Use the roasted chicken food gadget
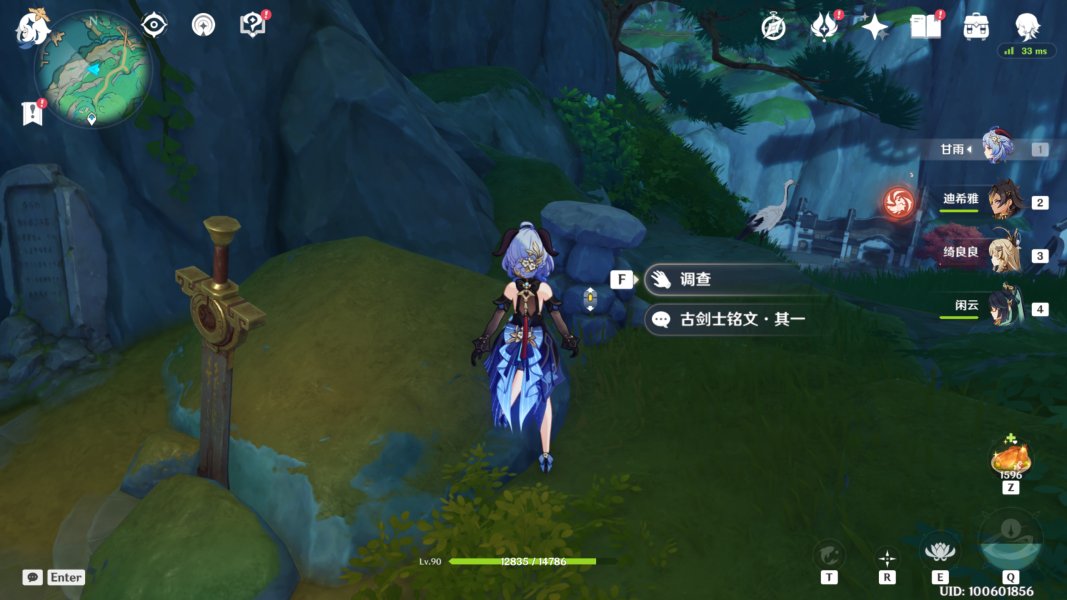This screenshot has height=600, width=1067. click(x=1011, y=459)
